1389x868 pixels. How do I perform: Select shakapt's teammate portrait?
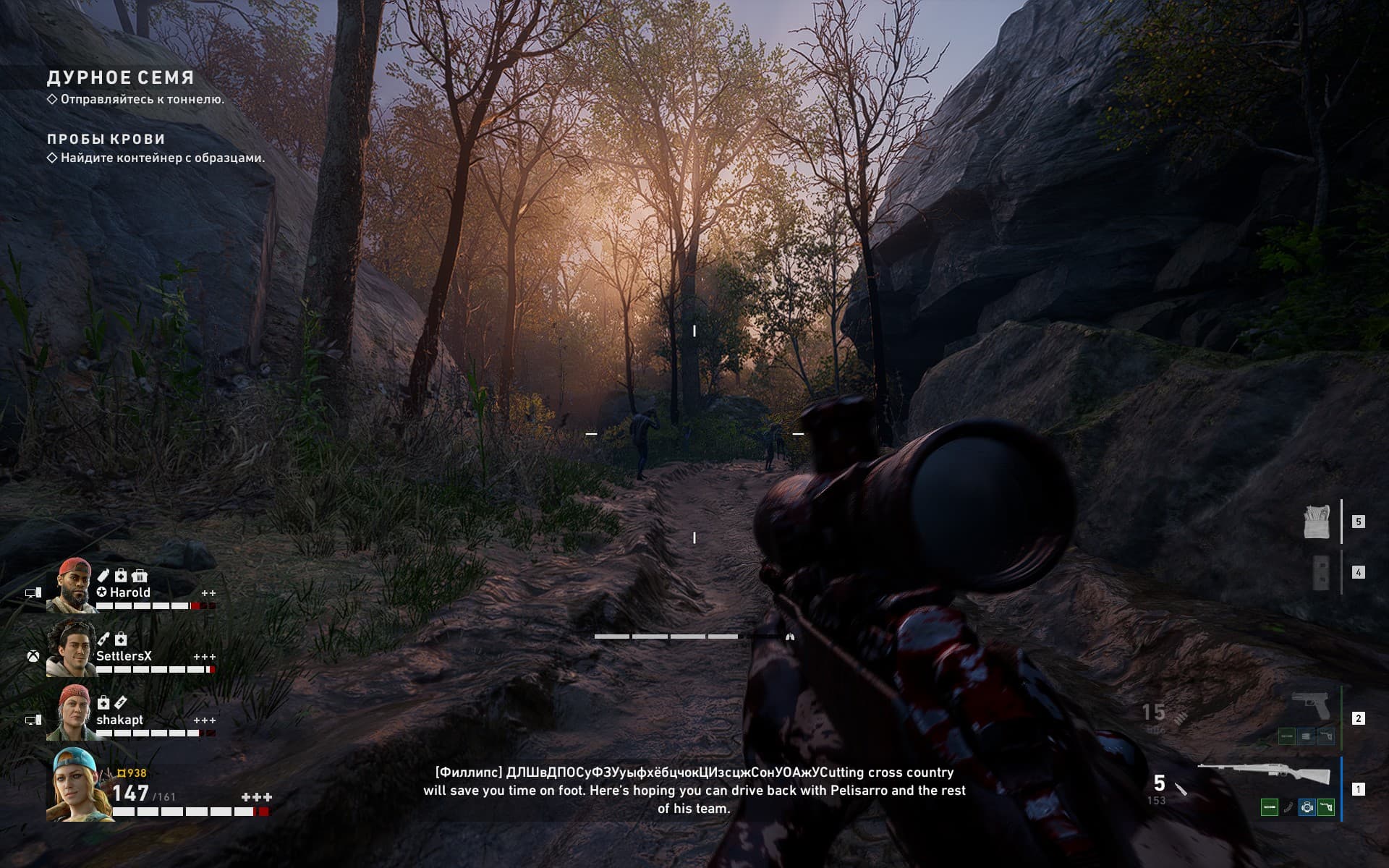pyautogui.click(x=71, y=712)
